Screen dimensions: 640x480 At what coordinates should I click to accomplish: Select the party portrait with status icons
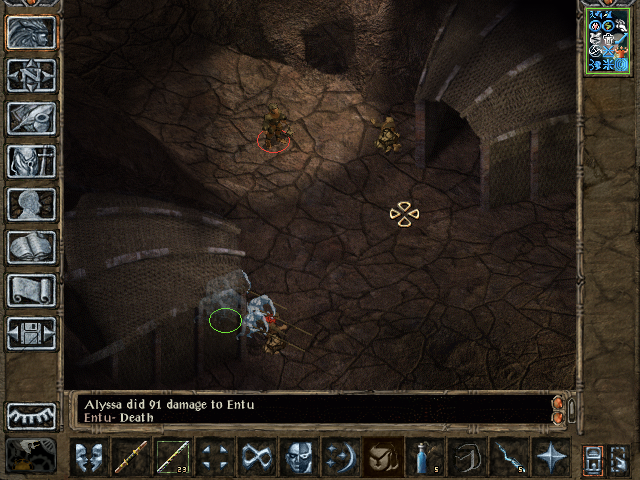(608, 38)
